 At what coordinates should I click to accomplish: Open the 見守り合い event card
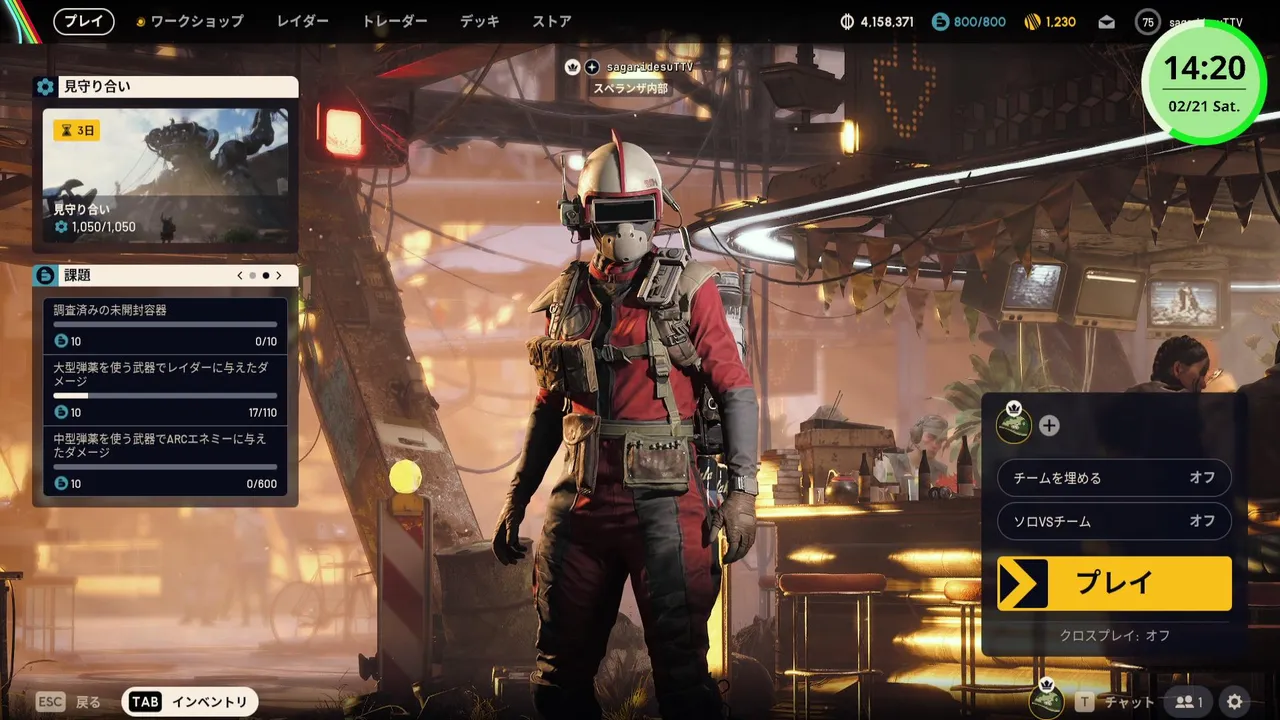tap(165, 177)
